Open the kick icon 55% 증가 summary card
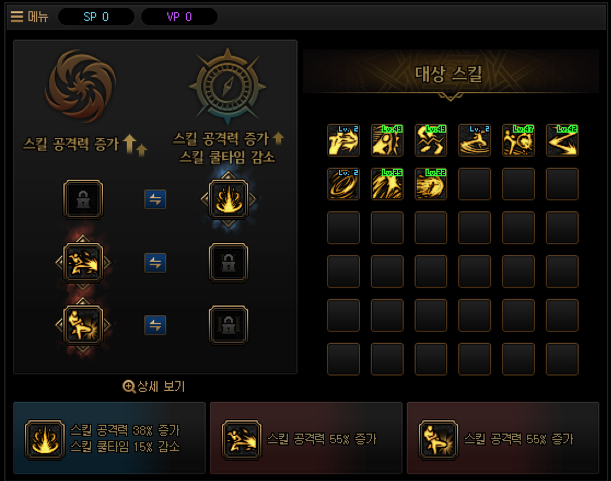611x481 pixels. (x=503, y=438)
